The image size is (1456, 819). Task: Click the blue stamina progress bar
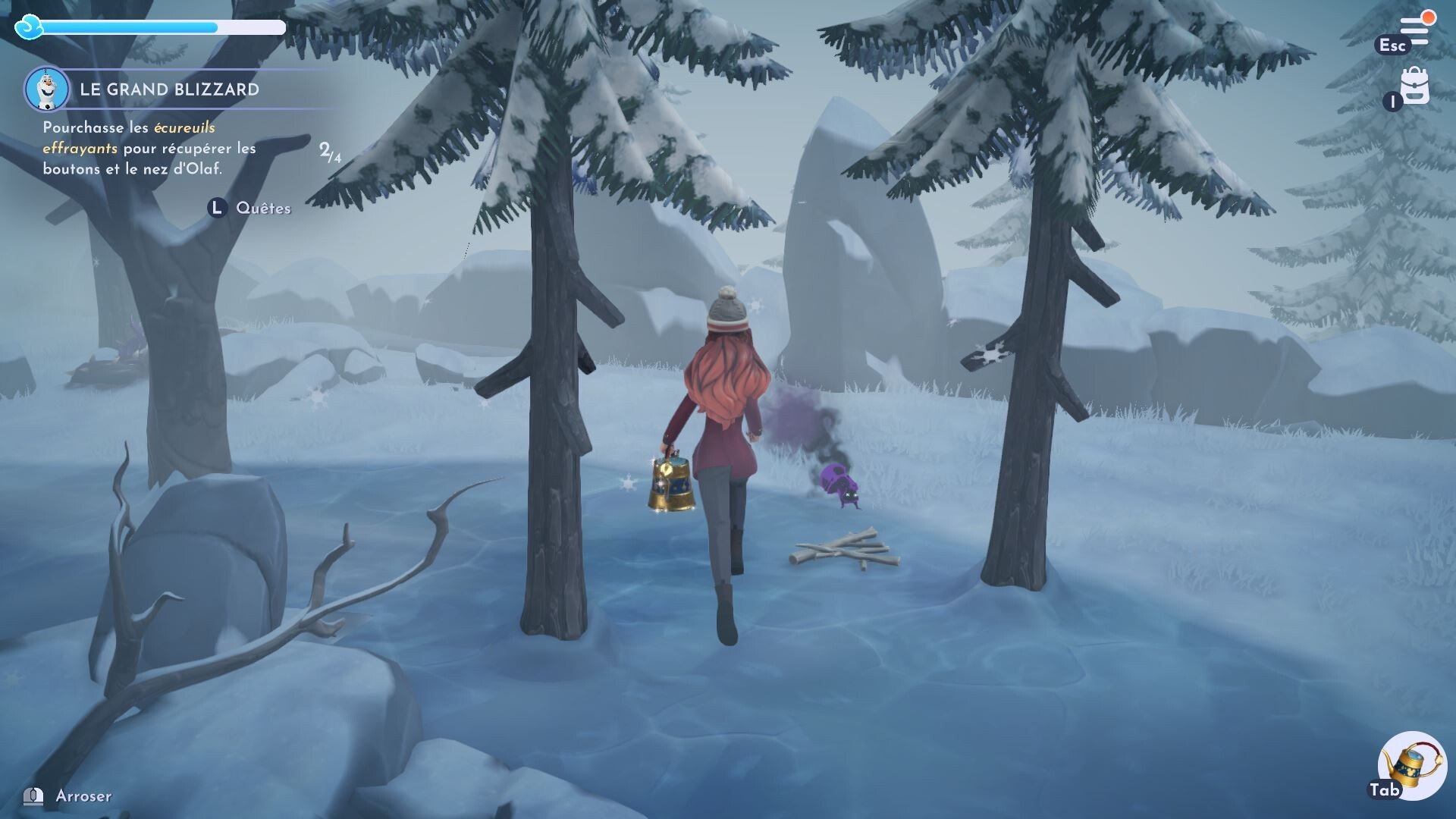(x=129, y=27)
